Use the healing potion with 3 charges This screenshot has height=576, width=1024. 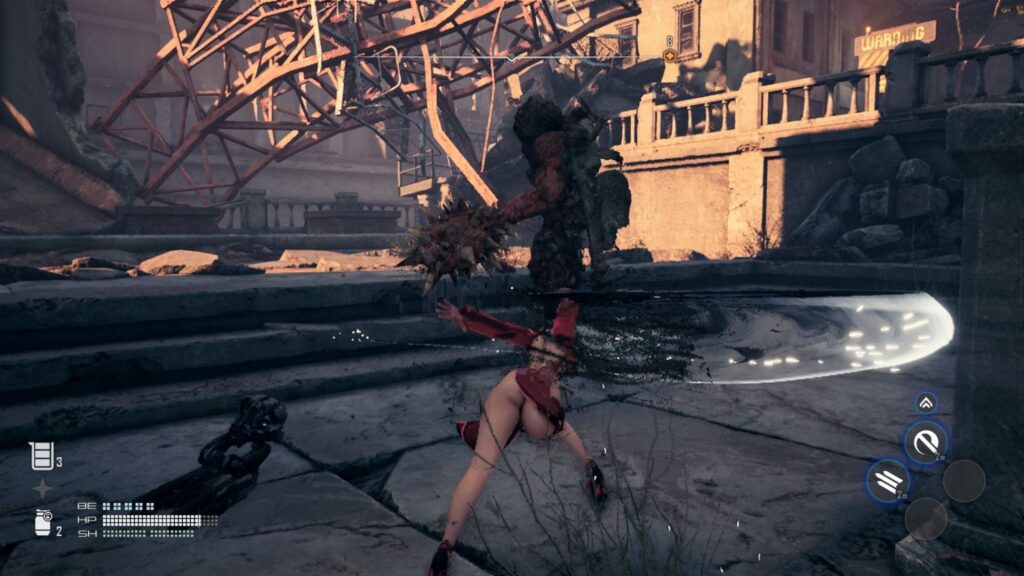[41, 455]
